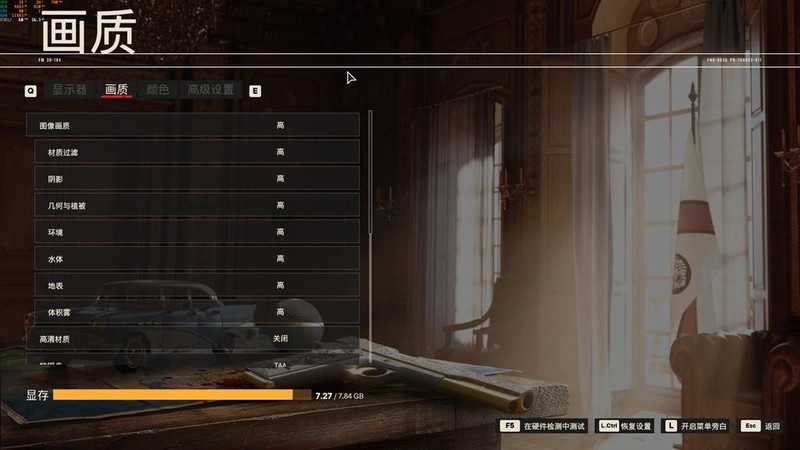The width and height of the screenshot is (800, 450).
Task: Select the 几何与植被 setting row
Action: pyautogui.click(x=196, y=205)
